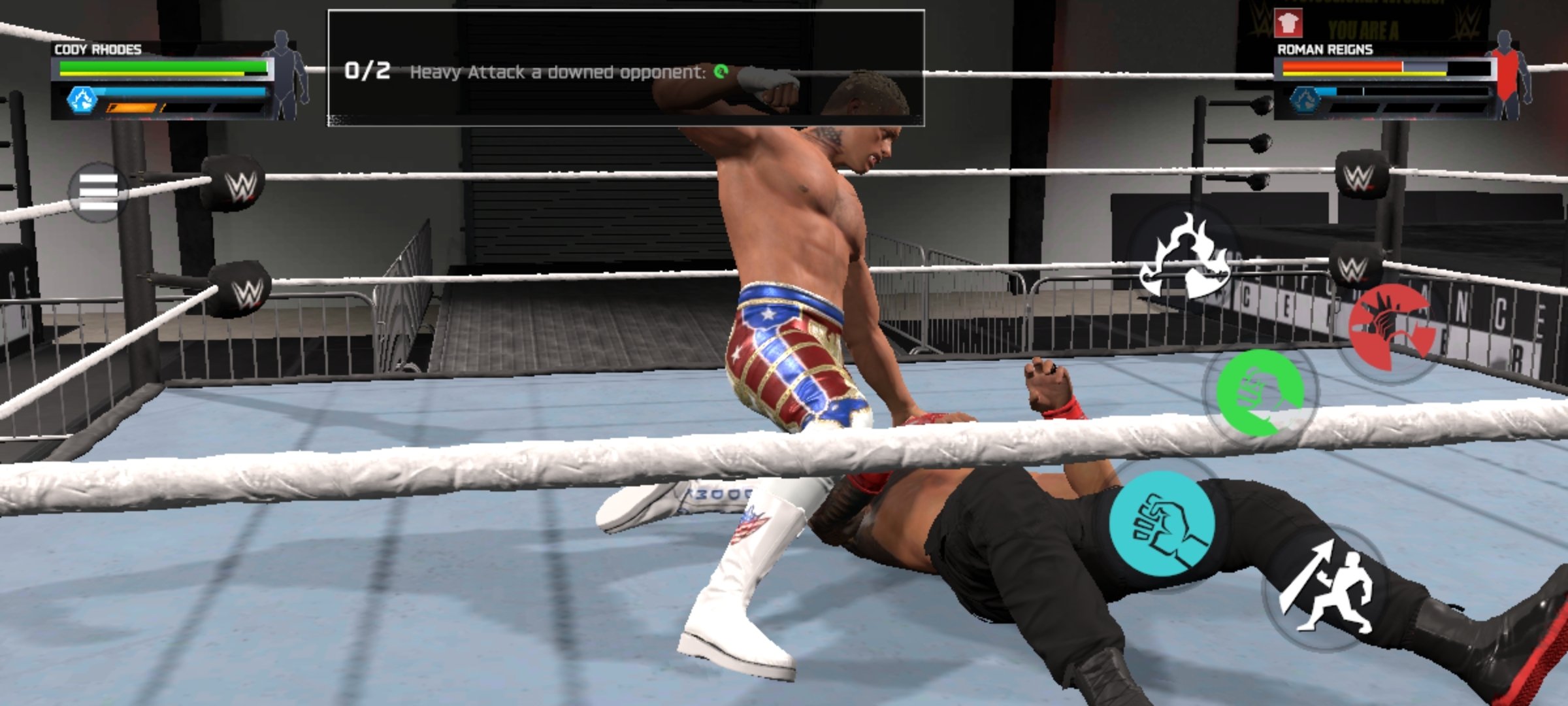Tap the cyan light attack fist button
The height and width of the screenshot is (706, 1568).
(1162, 523)
